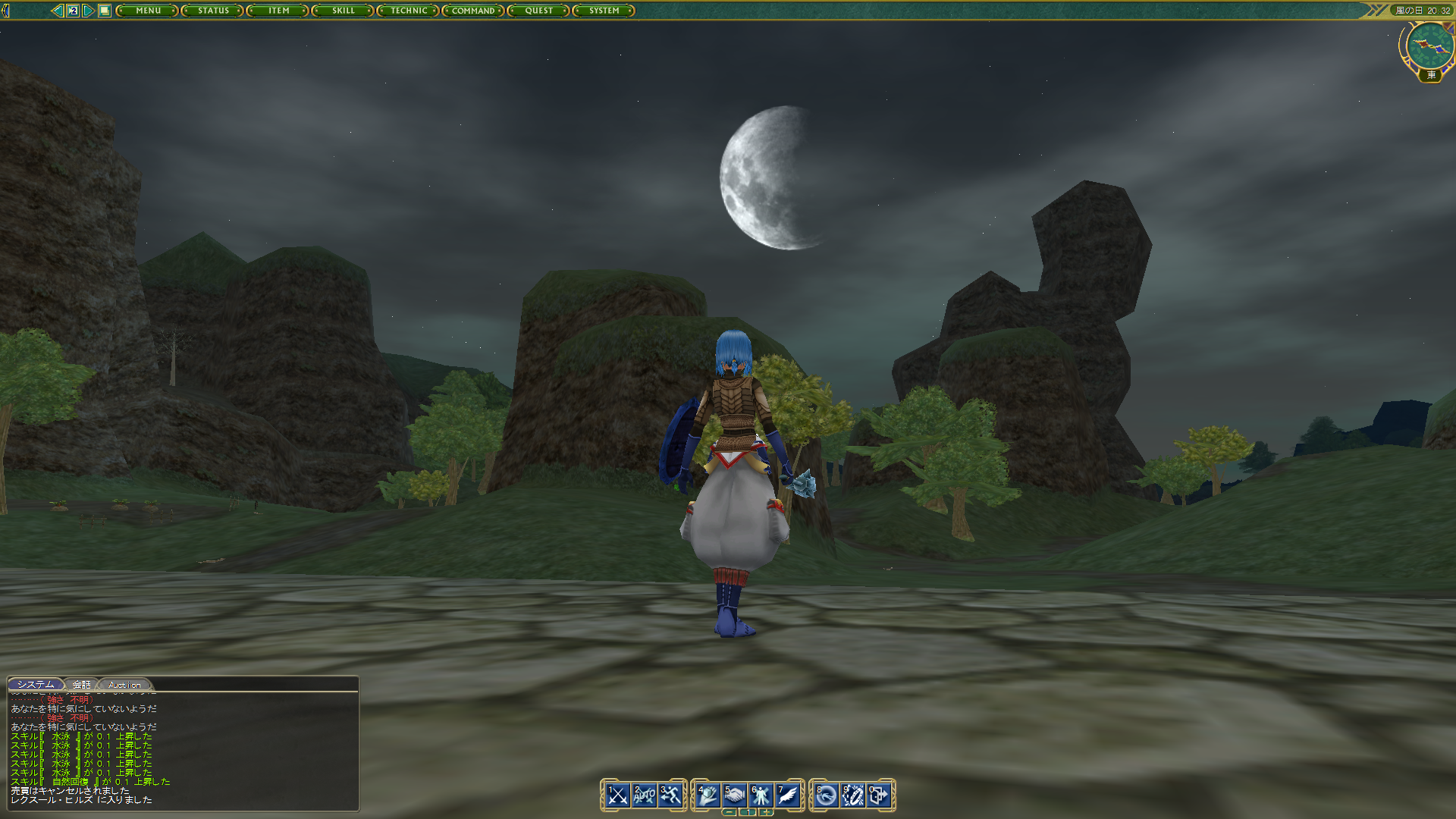
Task: Toggle the breaking-ring icon in slot 9
Action: (x=852, y=794)
